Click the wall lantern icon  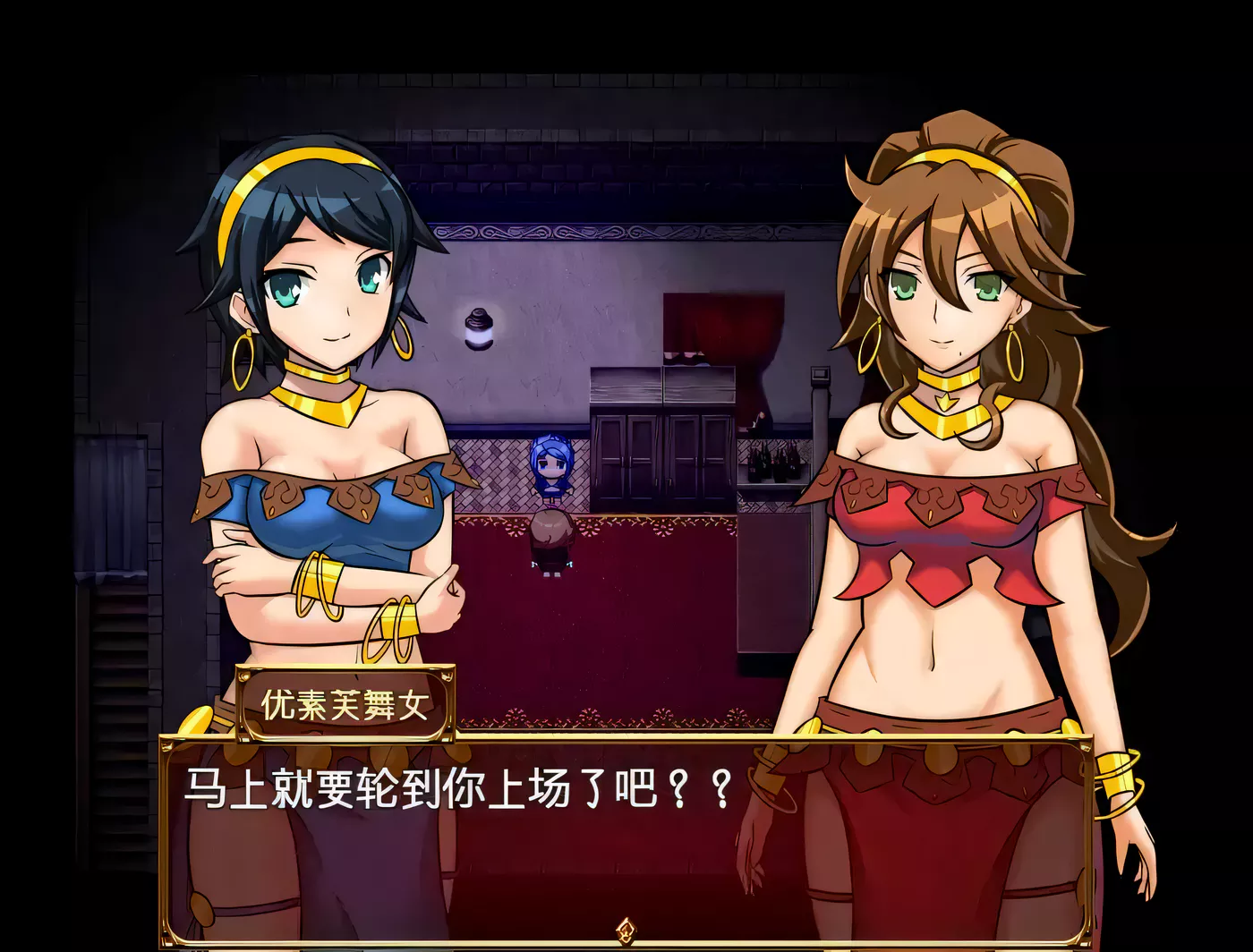(480, 327)
